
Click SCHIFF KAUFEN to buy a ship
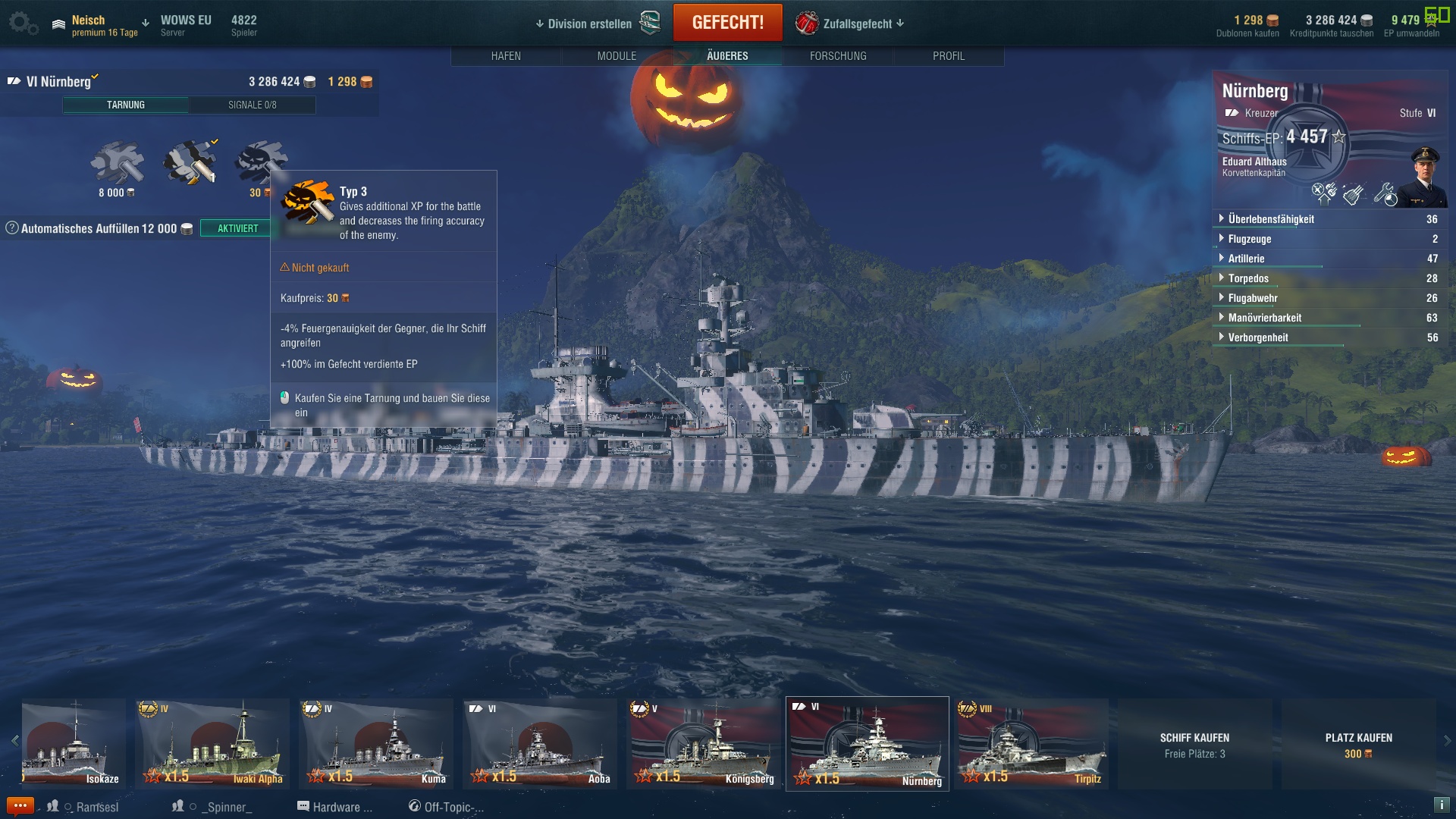pos(1194,744)
